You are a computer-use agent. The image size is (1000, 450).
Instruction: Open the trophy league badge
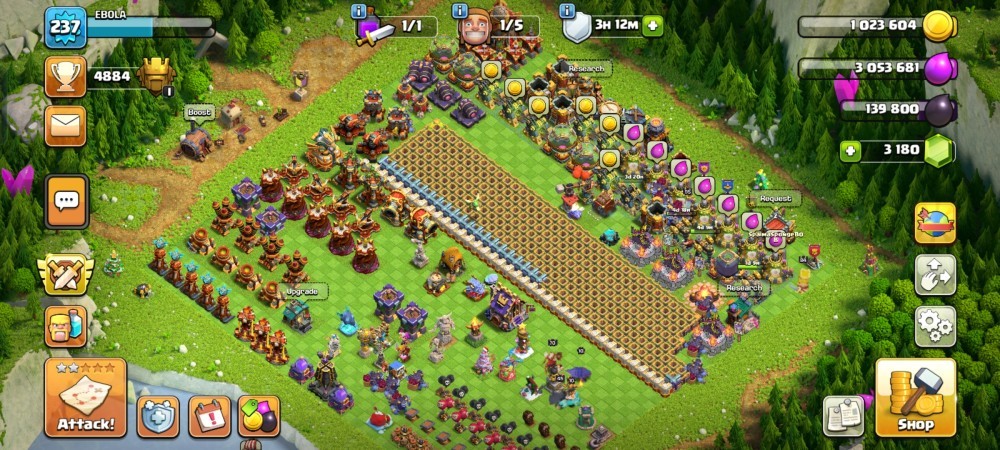157,75
